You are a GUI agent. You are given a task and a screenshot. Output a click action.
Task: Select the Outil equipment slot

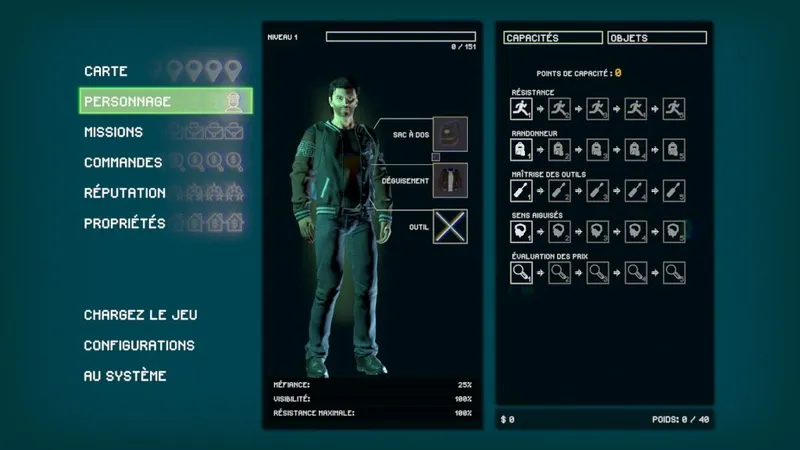450,227
